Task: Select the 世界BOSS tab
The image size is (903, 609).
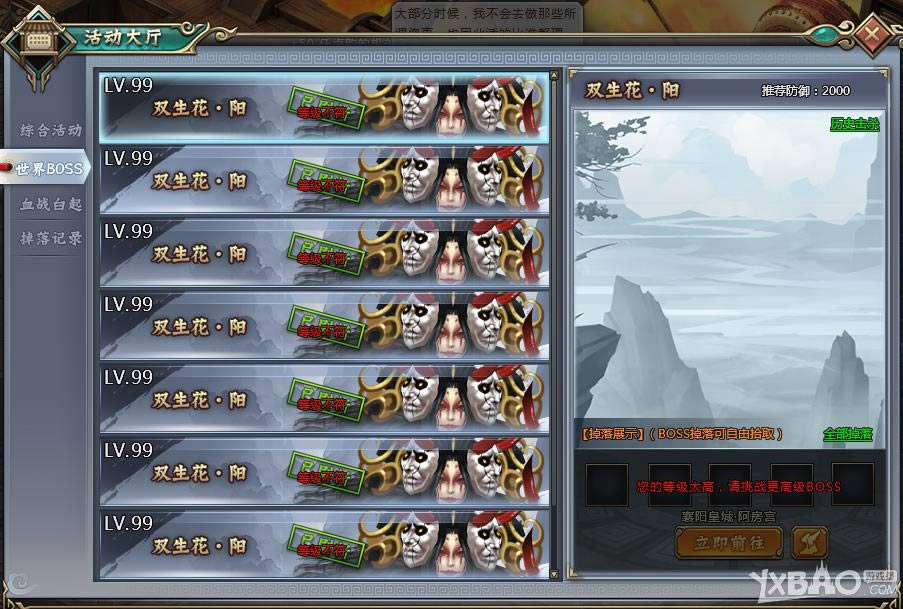Action: pyautogui.click(x=49, y=168)
